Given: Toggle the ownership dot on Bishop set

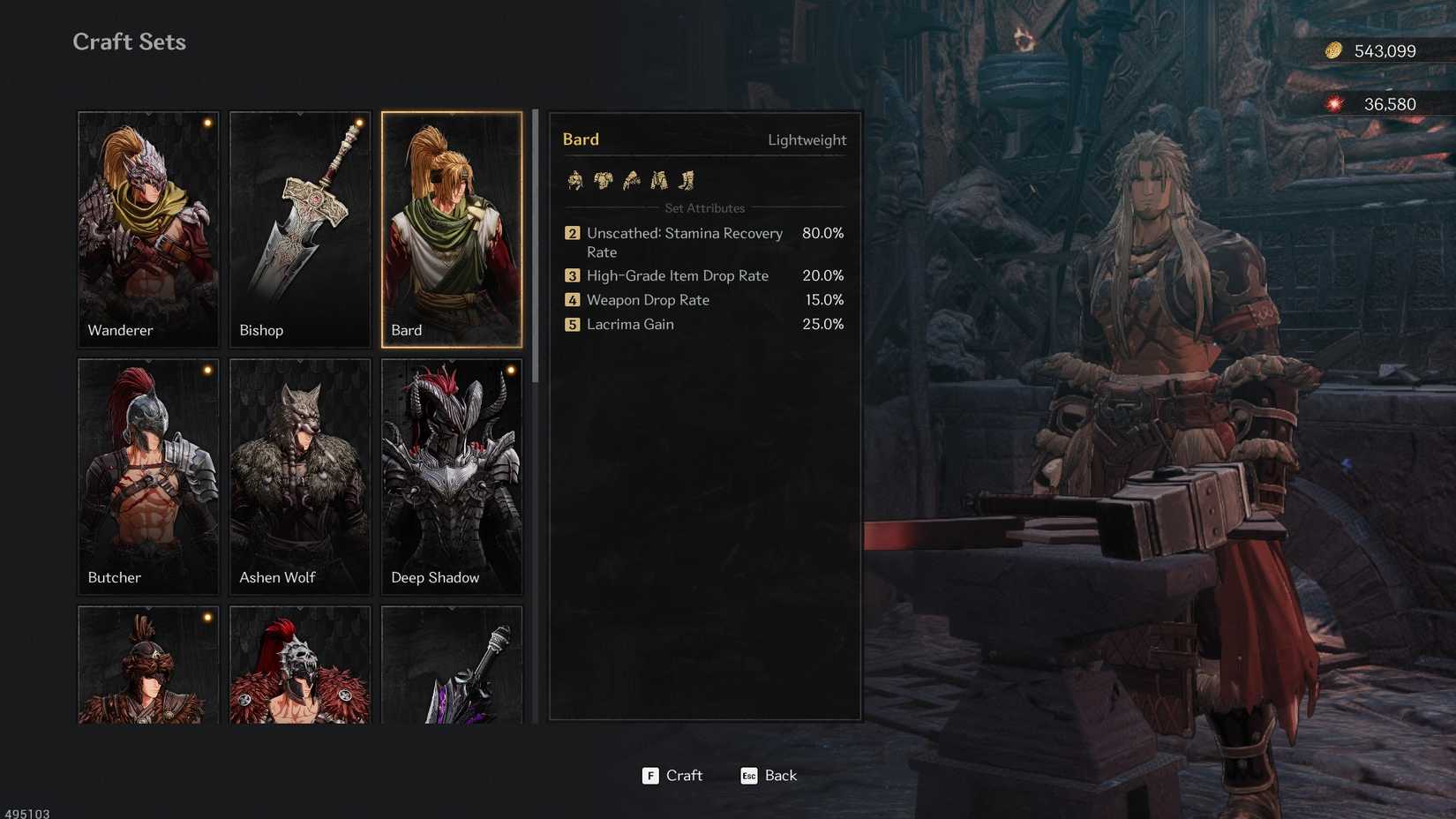Looking at the screenshot, I should (x=358, y=124).
